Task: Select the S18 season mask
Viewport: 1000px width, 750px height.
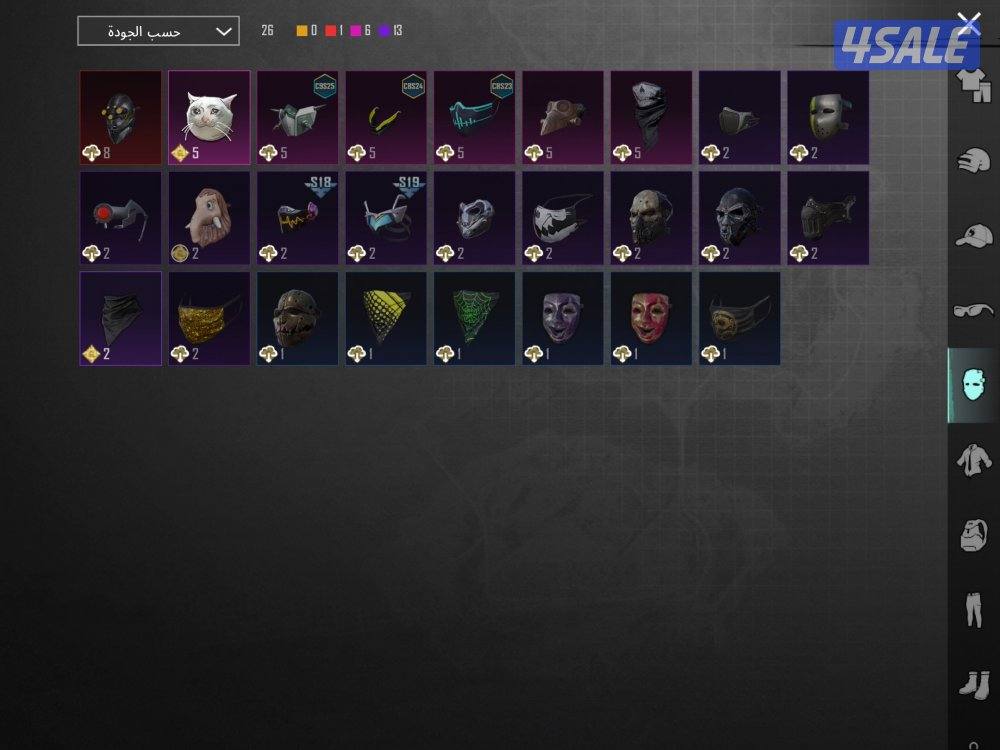Action: tap(297, 218)
